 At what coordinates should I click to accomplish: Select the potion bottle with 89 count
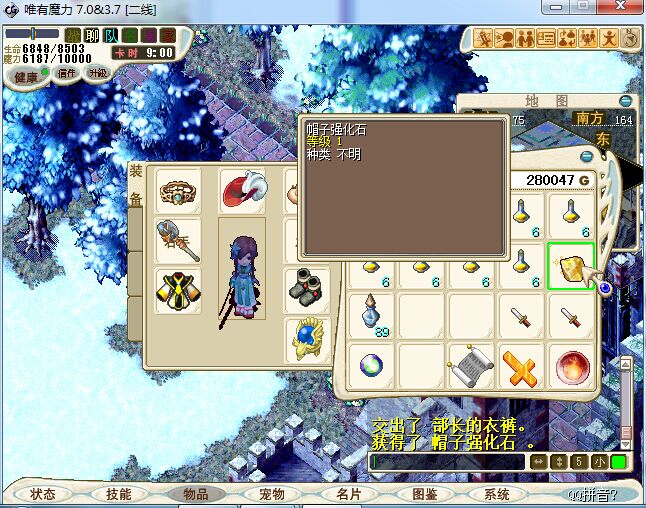tap(370, 316)
